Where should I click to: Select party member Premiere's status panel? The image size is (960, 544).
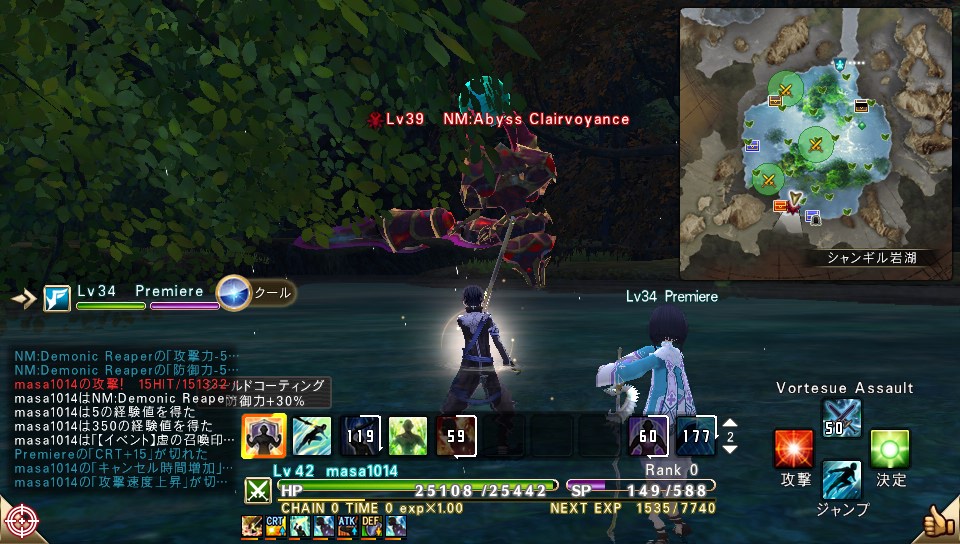(140, 296)
